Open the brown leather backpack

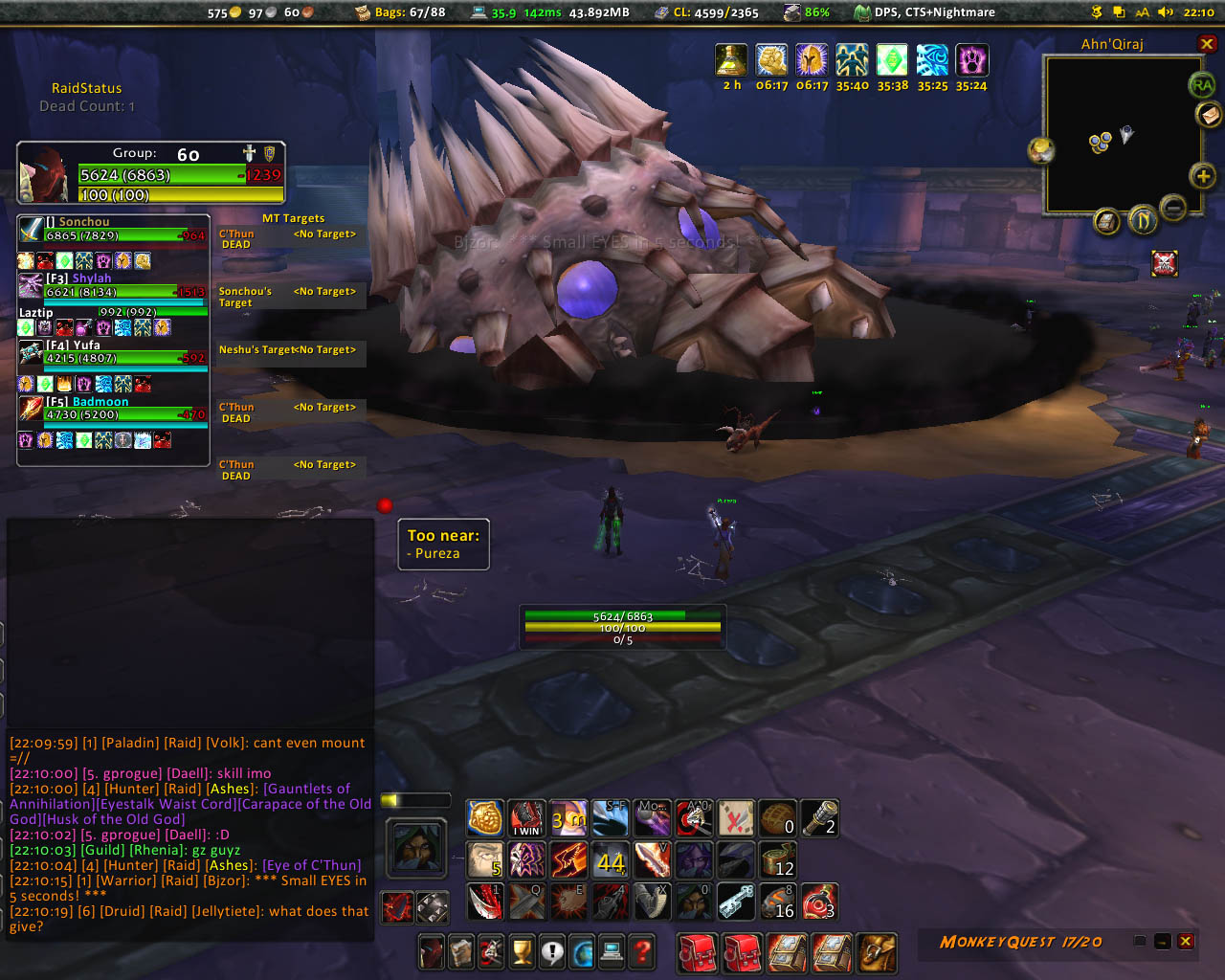[877, 952]
